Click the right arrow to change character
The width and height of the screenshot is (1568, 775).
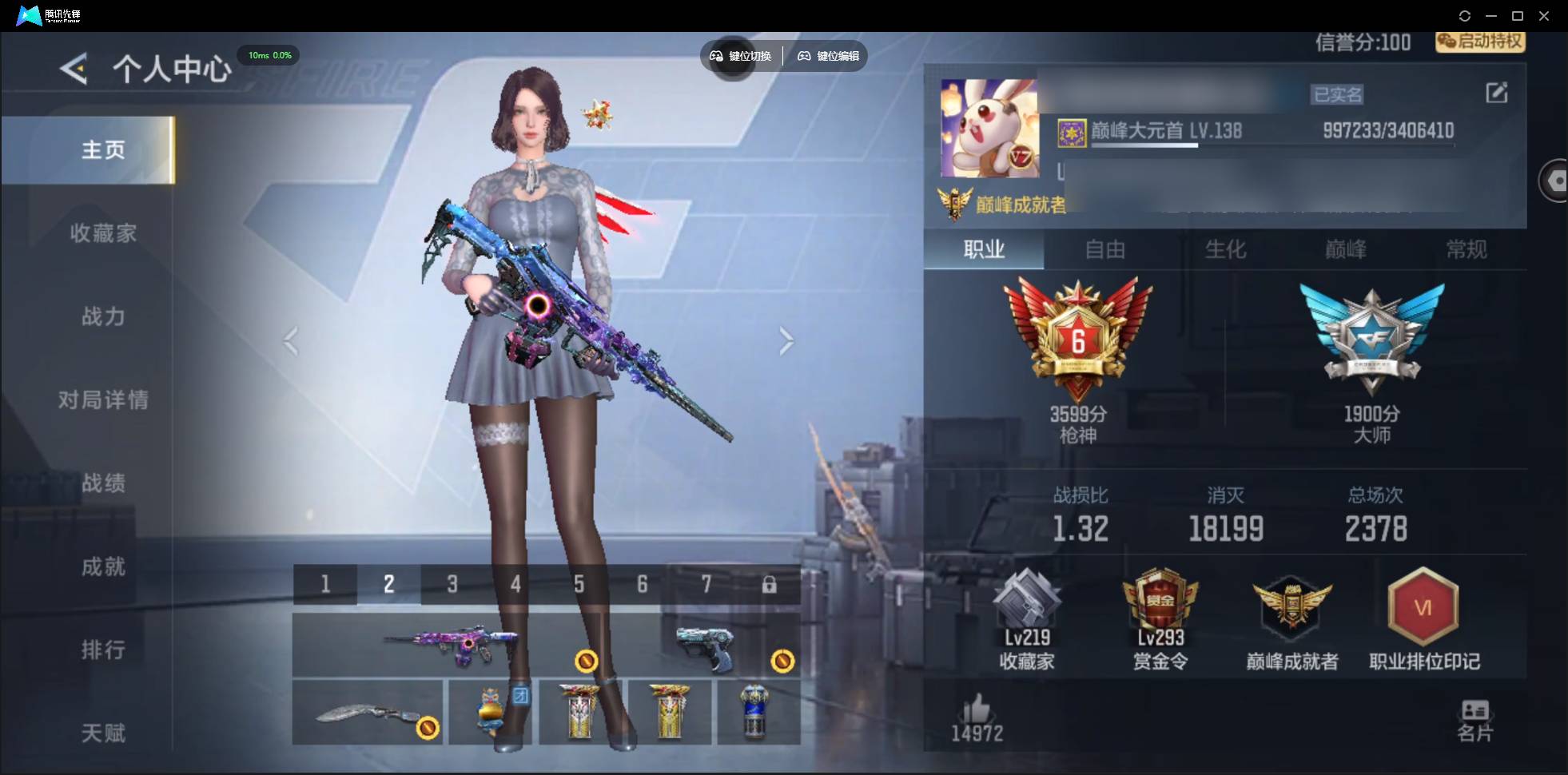coord(786,340)
